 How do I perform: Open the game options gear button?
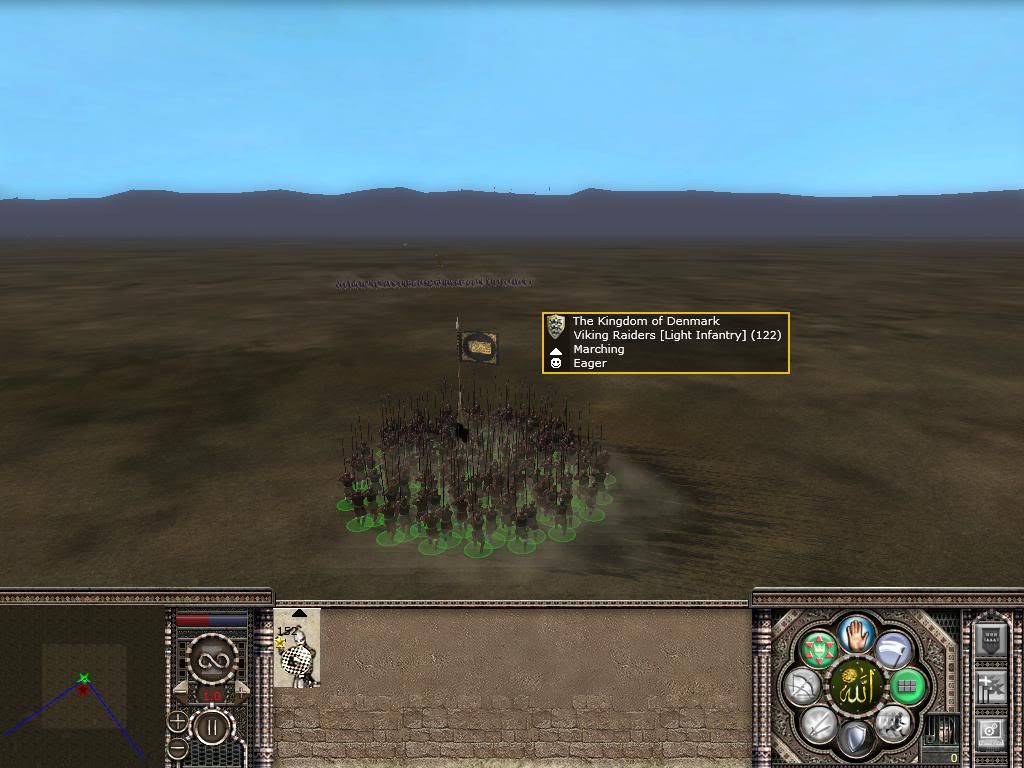pos(989,733)
